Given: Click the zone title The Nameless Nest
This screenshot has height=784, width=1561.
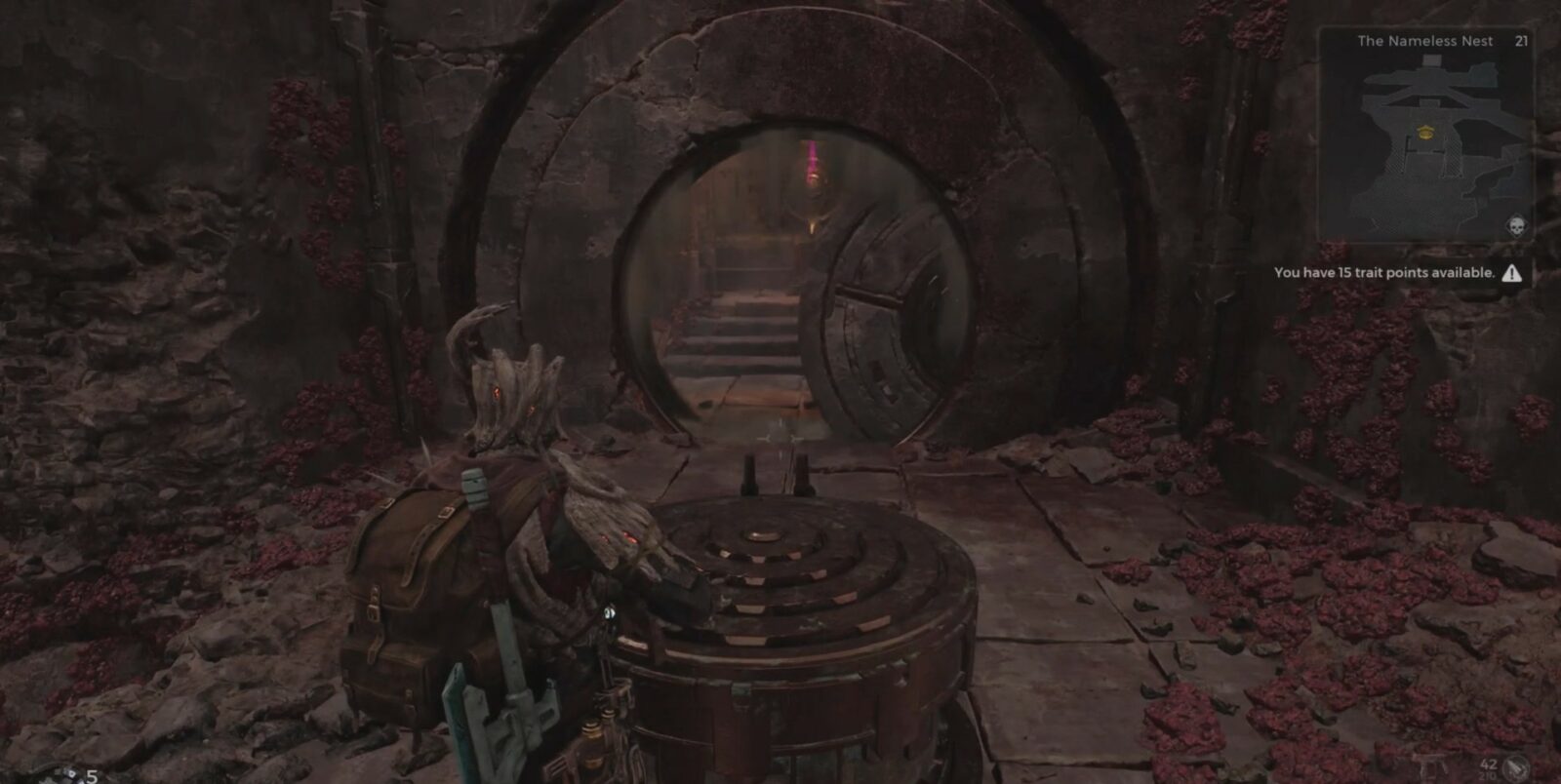Looking at the screenshot, I should 1425,41.
